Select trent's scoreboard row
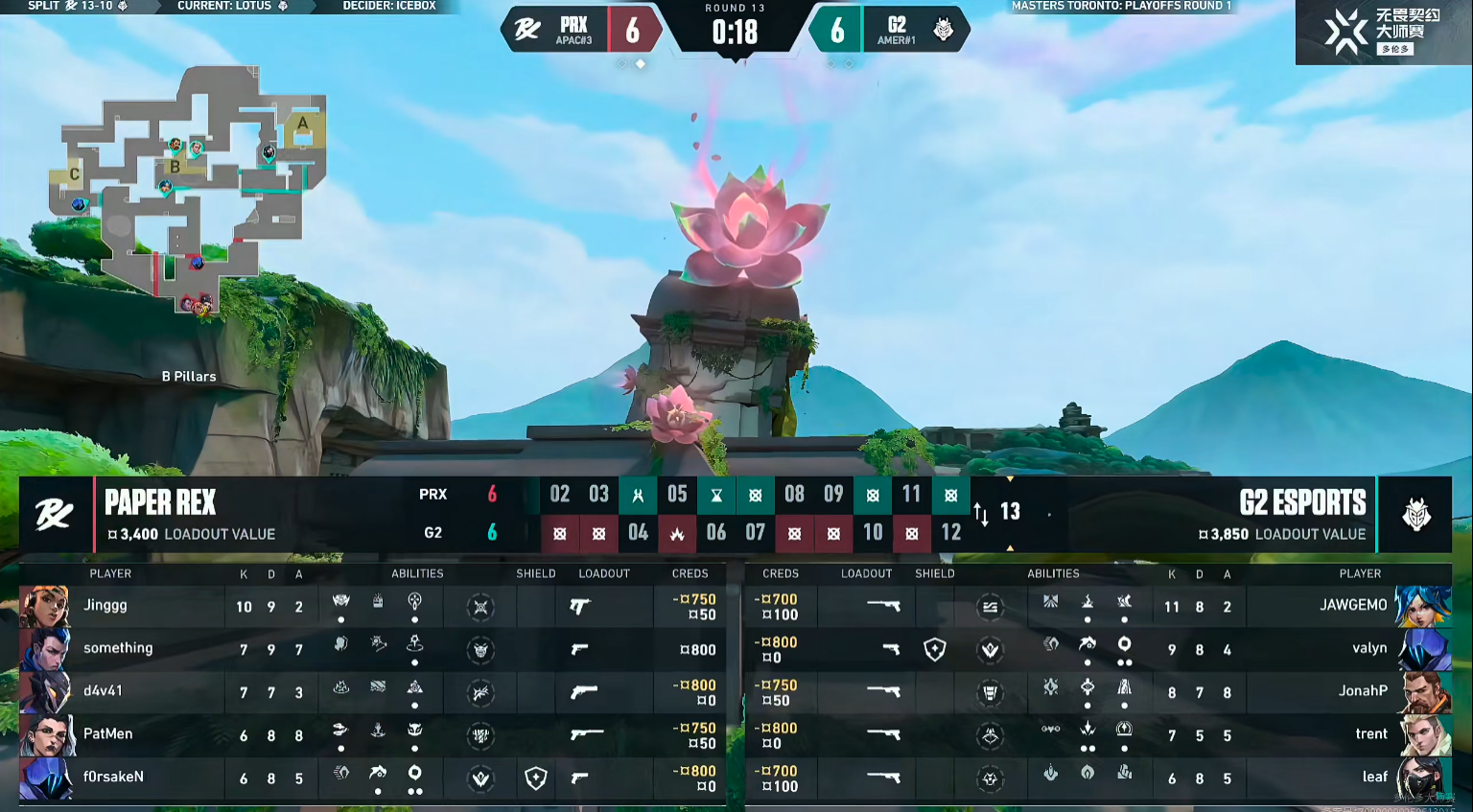 1370,734
